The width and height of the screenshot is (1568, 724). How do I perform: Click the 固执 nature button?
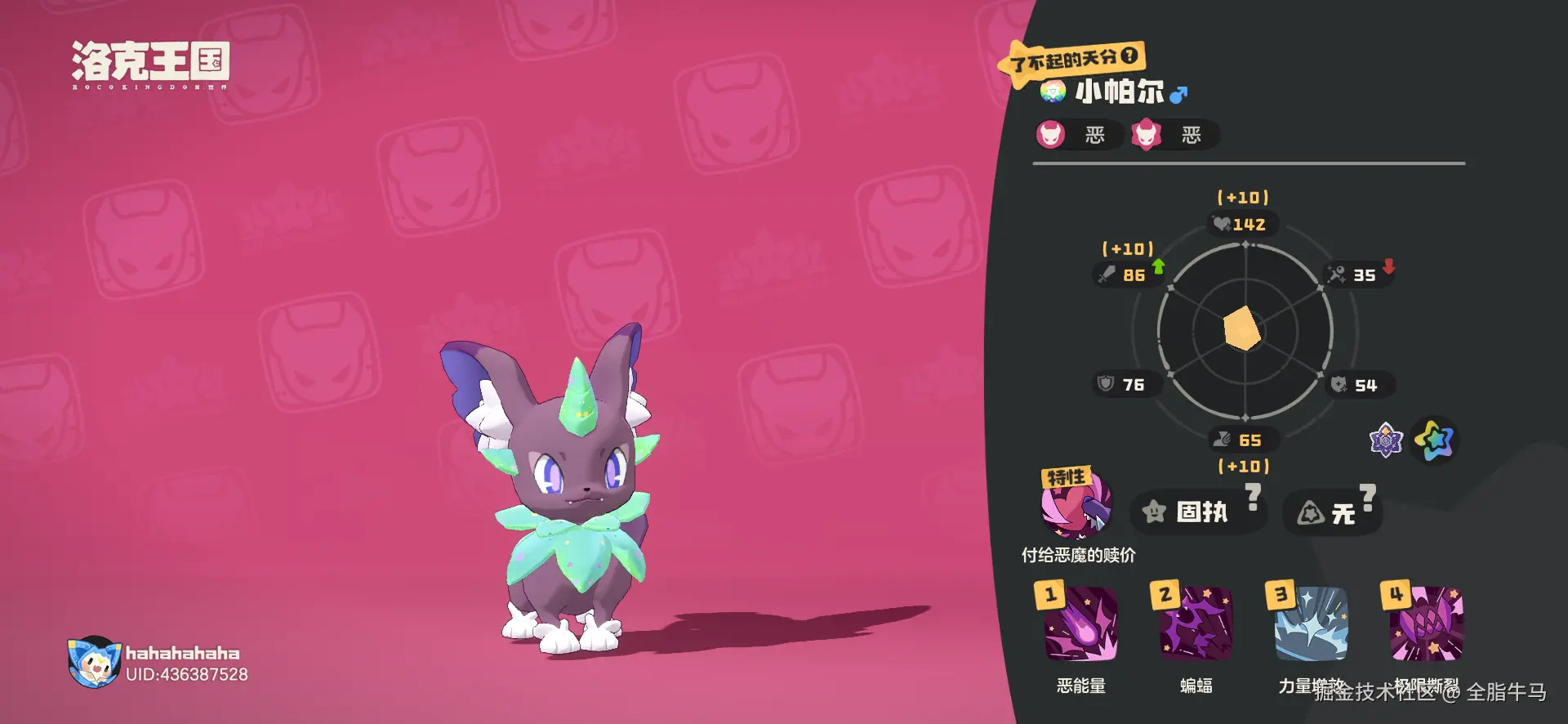click(x=1198, y=512)
